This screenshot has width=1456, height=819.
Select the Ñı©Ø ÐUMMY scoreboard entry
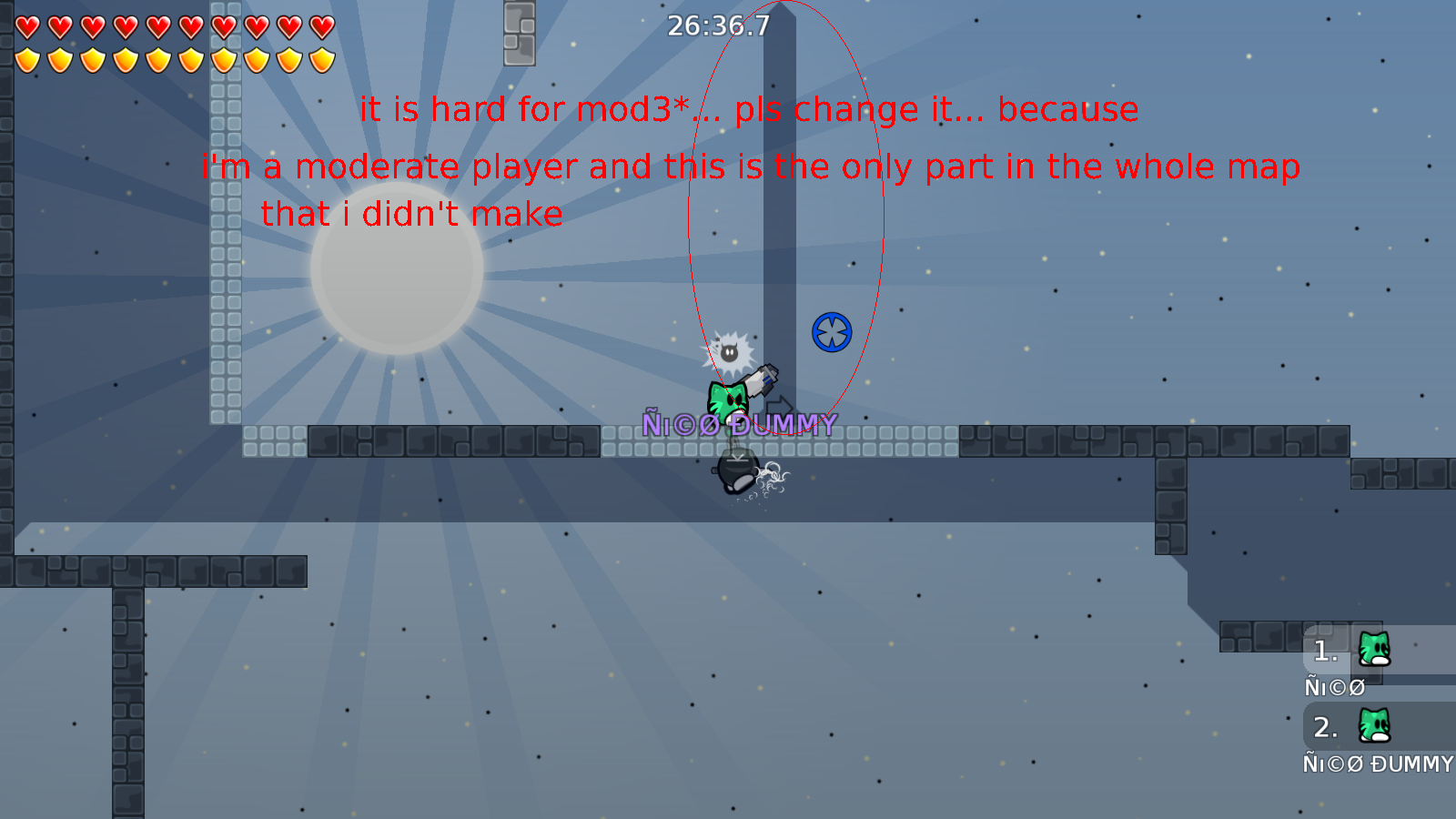(1377, 764)
